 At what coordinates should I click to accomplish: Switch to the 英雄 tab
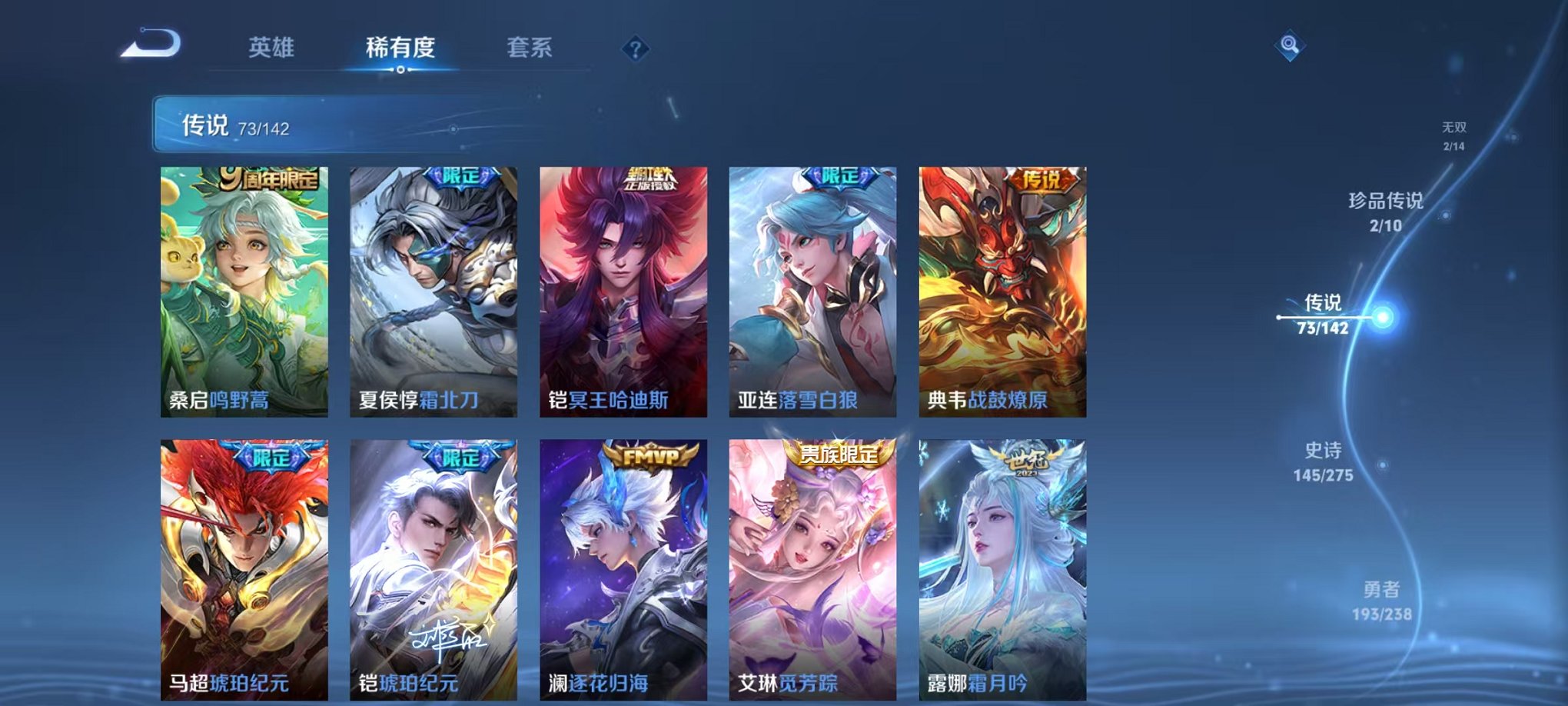[273, 46]
